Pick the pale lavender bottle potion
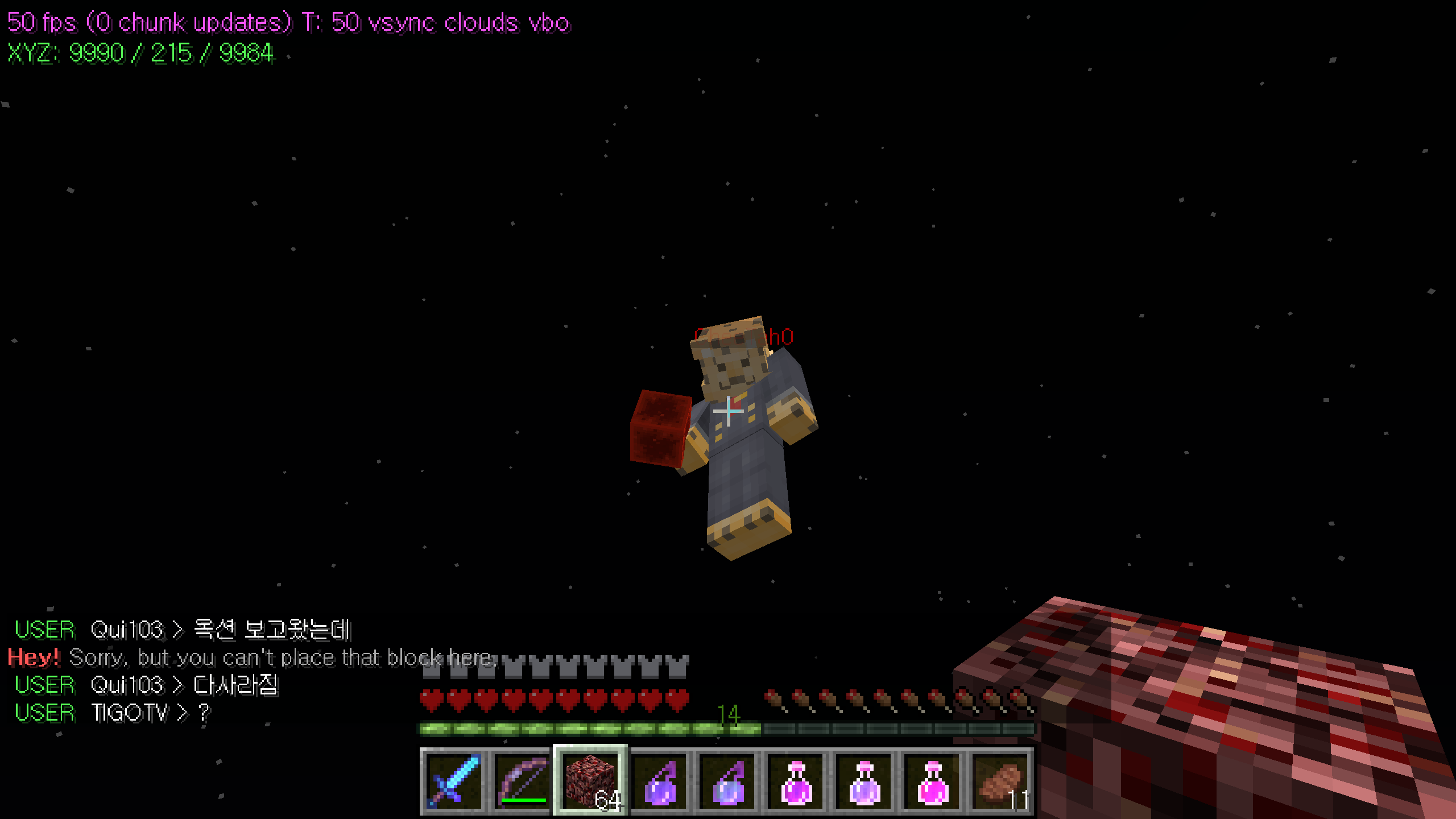1456x819 pixels. pos(864,781)
